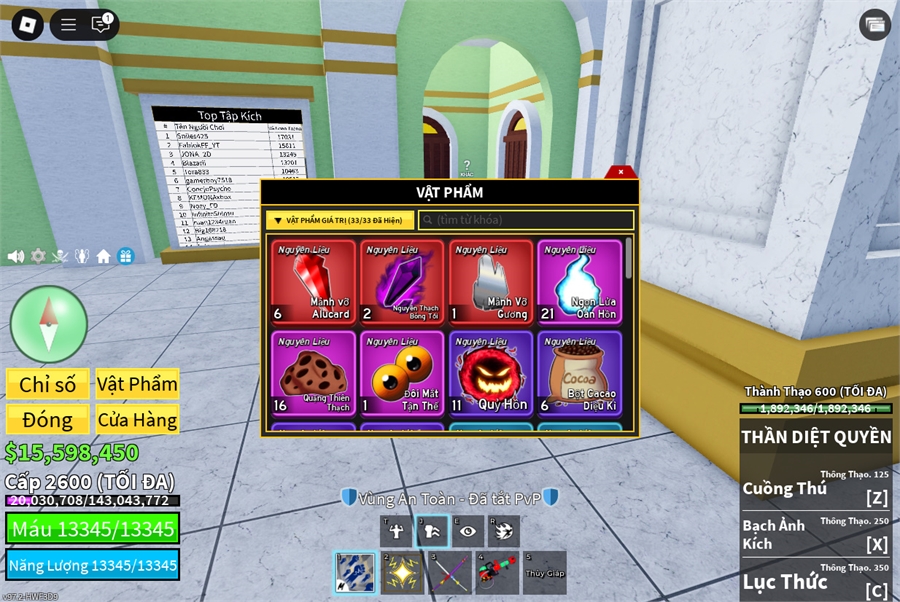Image resolution: width=900 pixels, height=602 pixels.
Task: Open the Vật Phẩm Giá Trị filter dropdown
Action: click(340, 220)
